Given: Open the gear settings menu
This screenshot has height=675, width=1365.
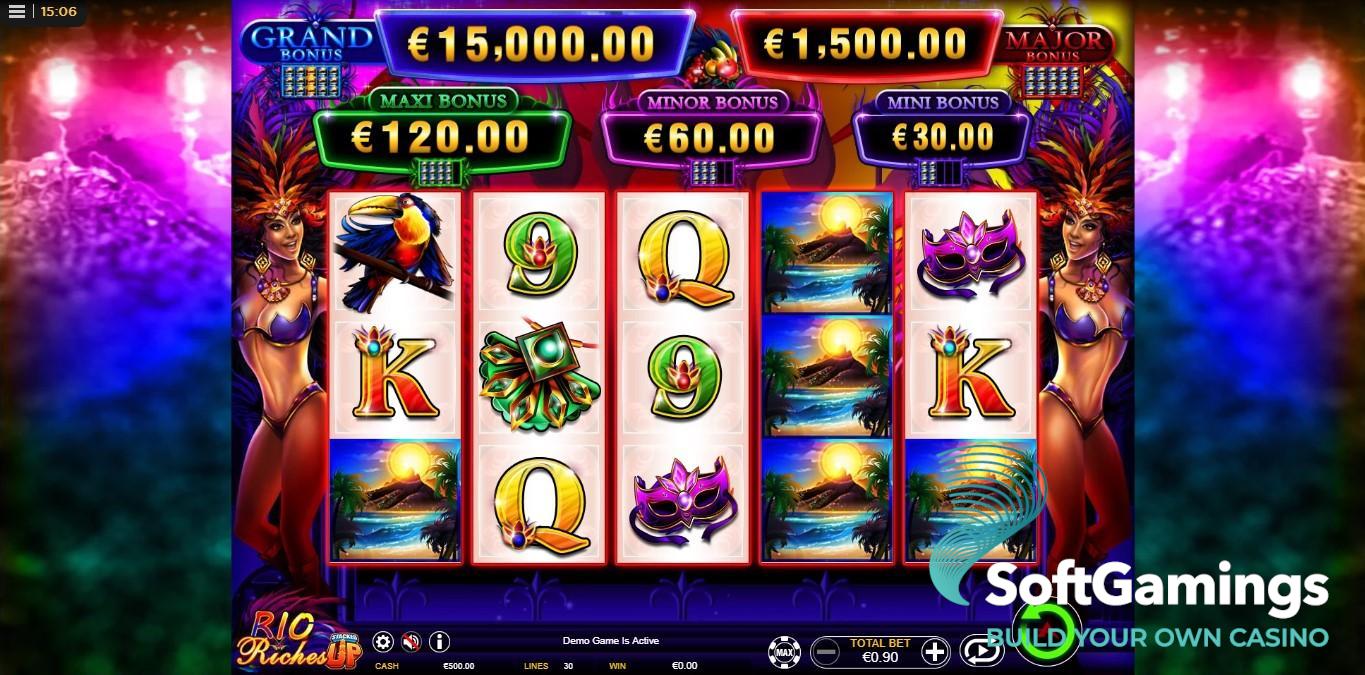Looking at the screenshot, I should pyautogui.click(x=383, y=642).
